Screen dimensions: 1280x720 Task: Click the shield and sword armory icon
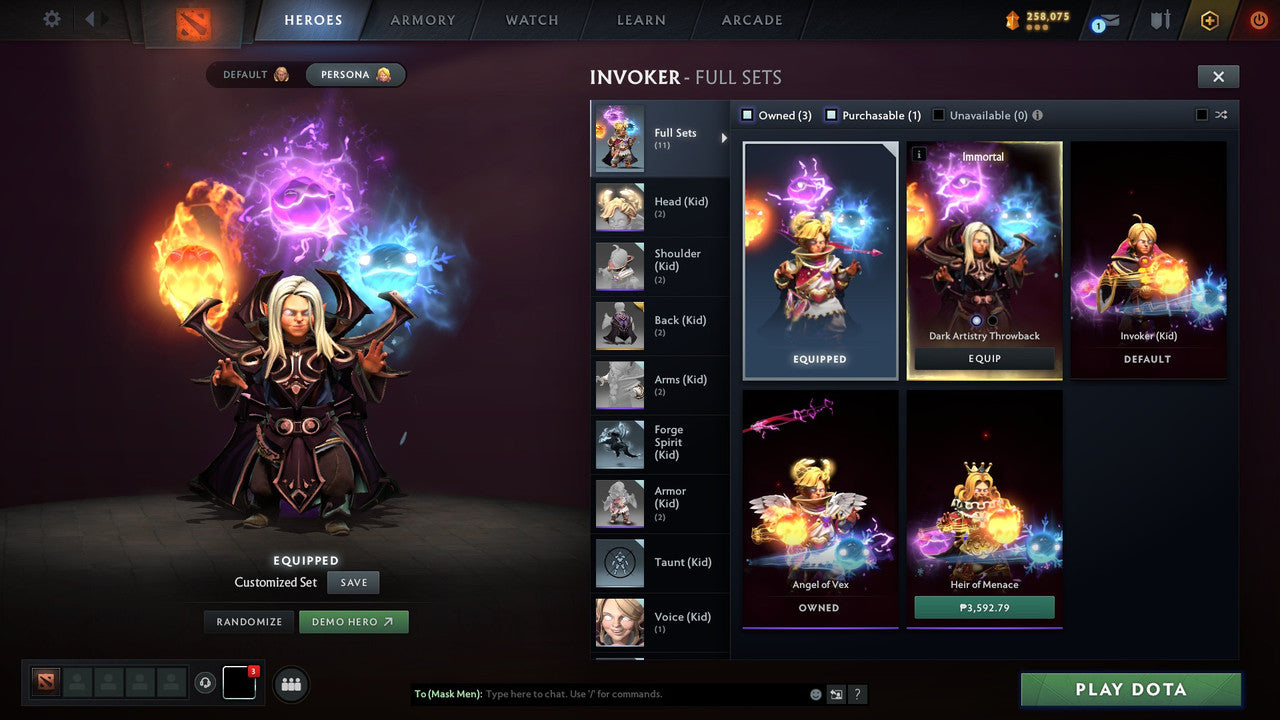point(1160,20)
